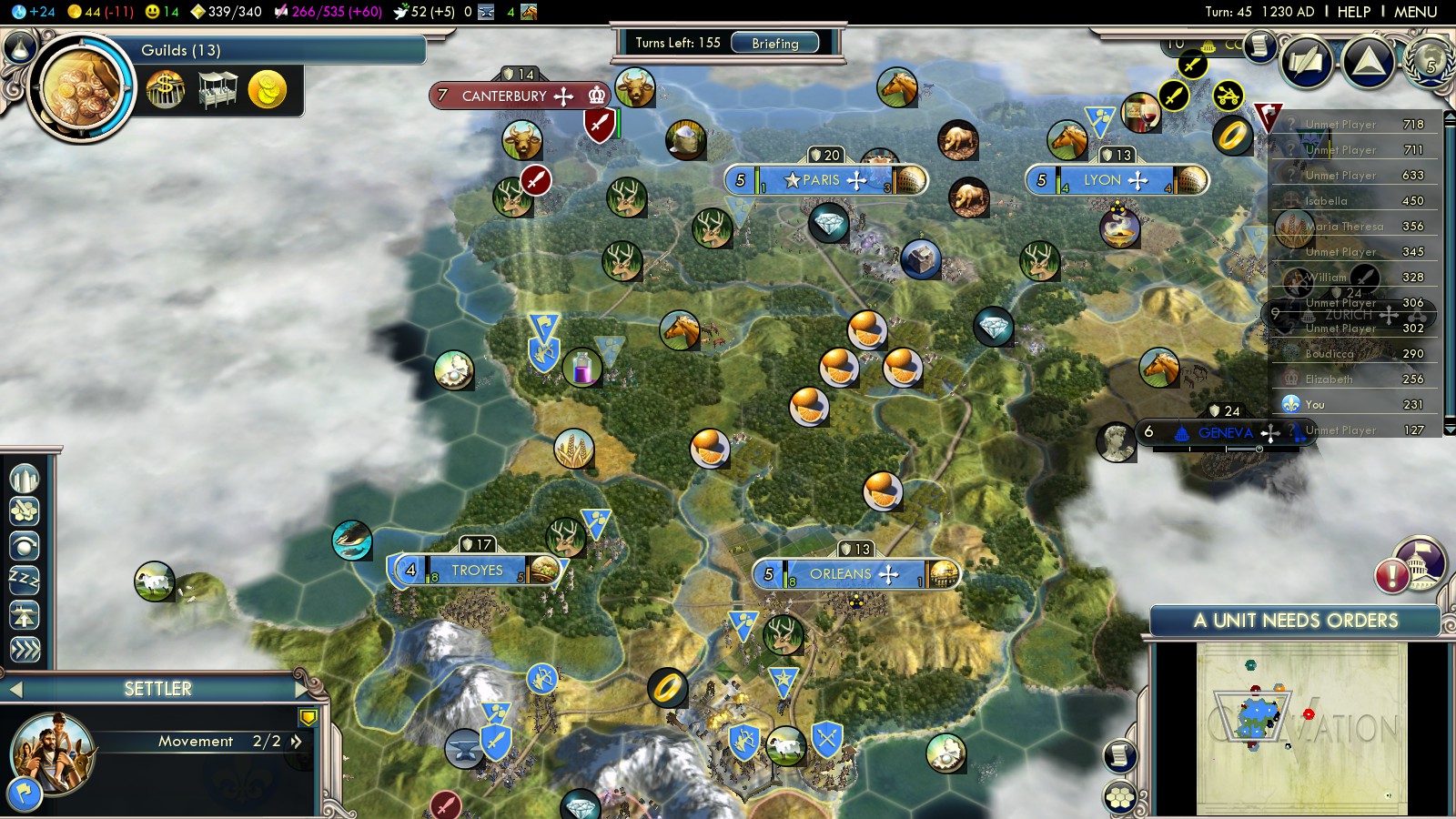Screen dimensions: 1456x819
Task: Click the Lyon city banner
Action: pos(1104,180)
